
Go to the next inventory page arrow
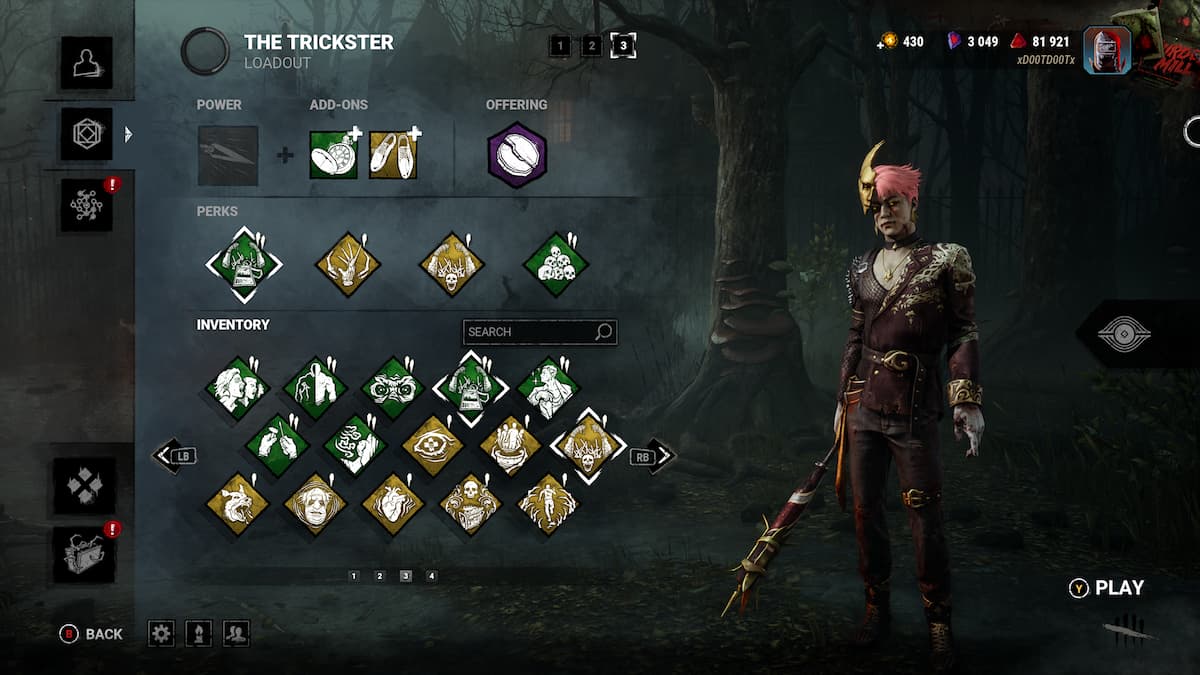coord(658,457)
